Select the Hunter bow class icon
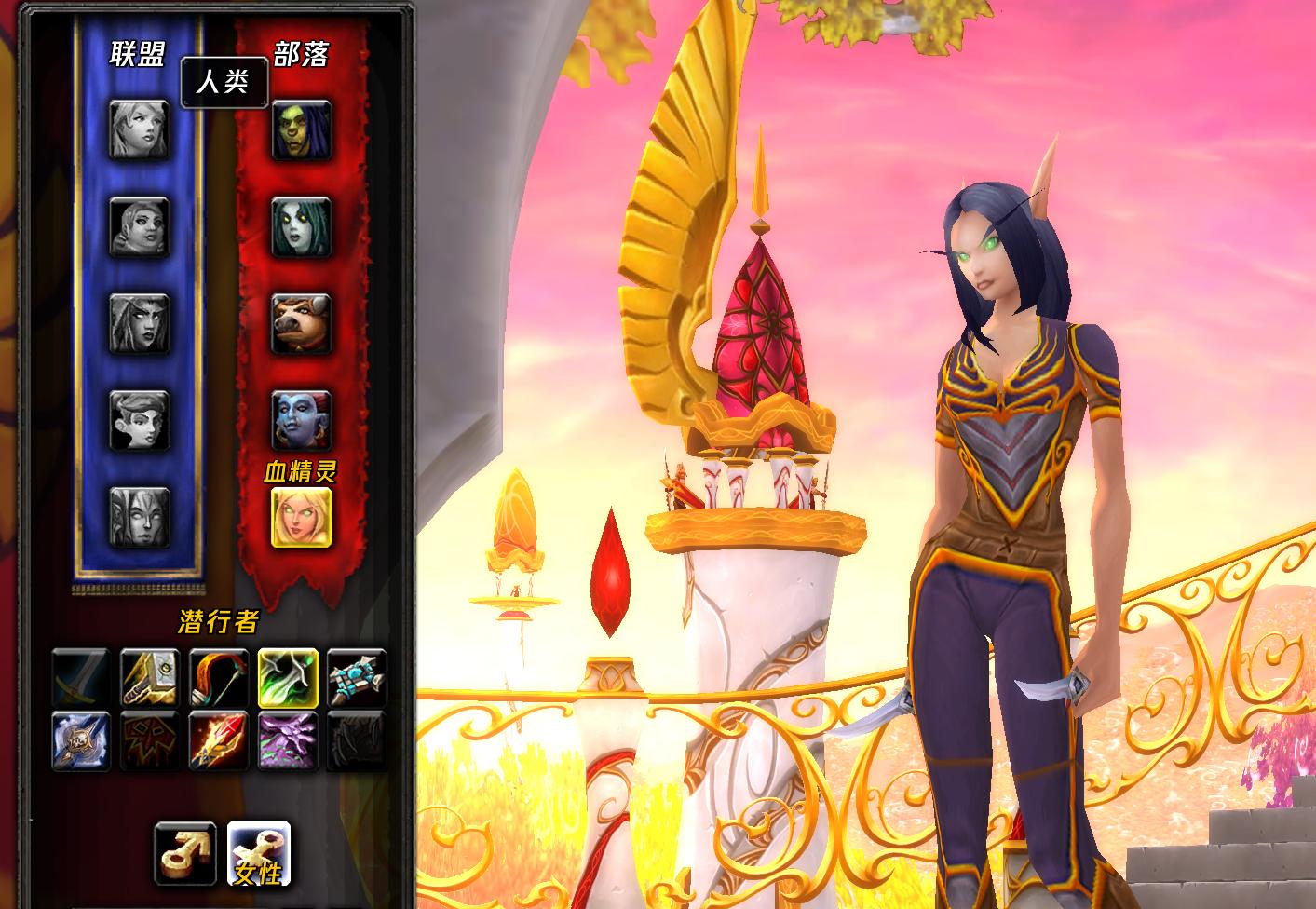The height and width of the screenshot is (909, 1316). pos(219,678)
